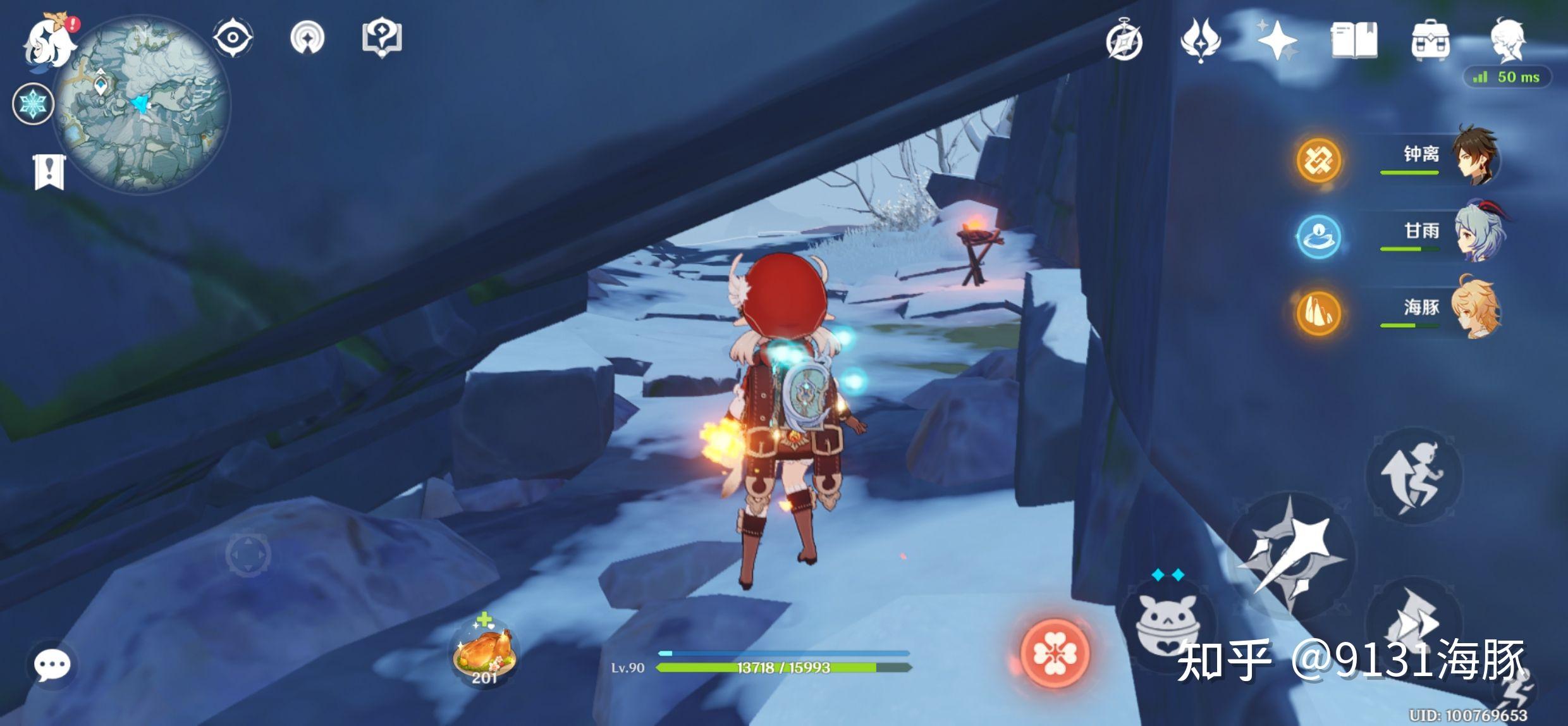Open the battle pass winged icon
Viewport: 1568px width, 726px height.
click(1200, 40)
